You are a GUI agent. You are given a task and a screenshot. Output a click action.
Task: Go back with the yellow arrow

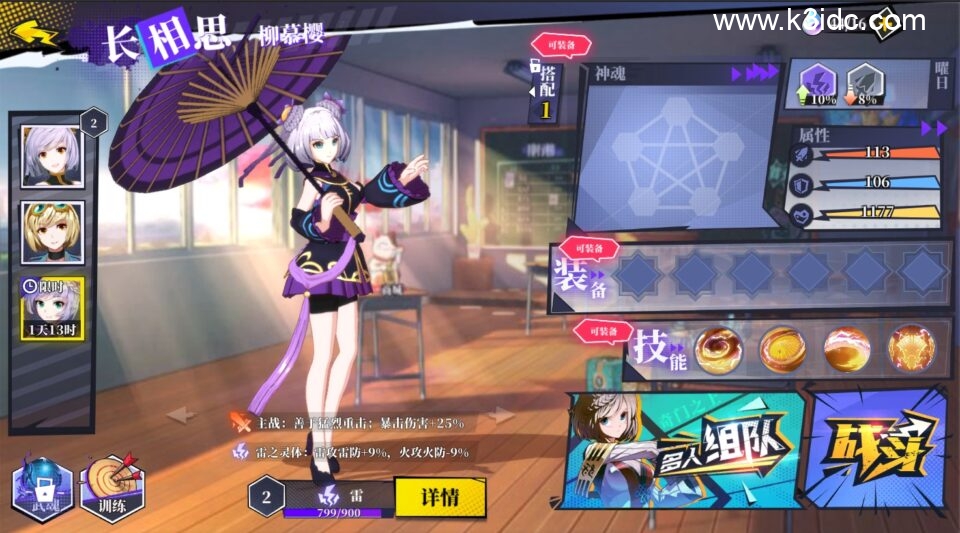click(31, 36)
